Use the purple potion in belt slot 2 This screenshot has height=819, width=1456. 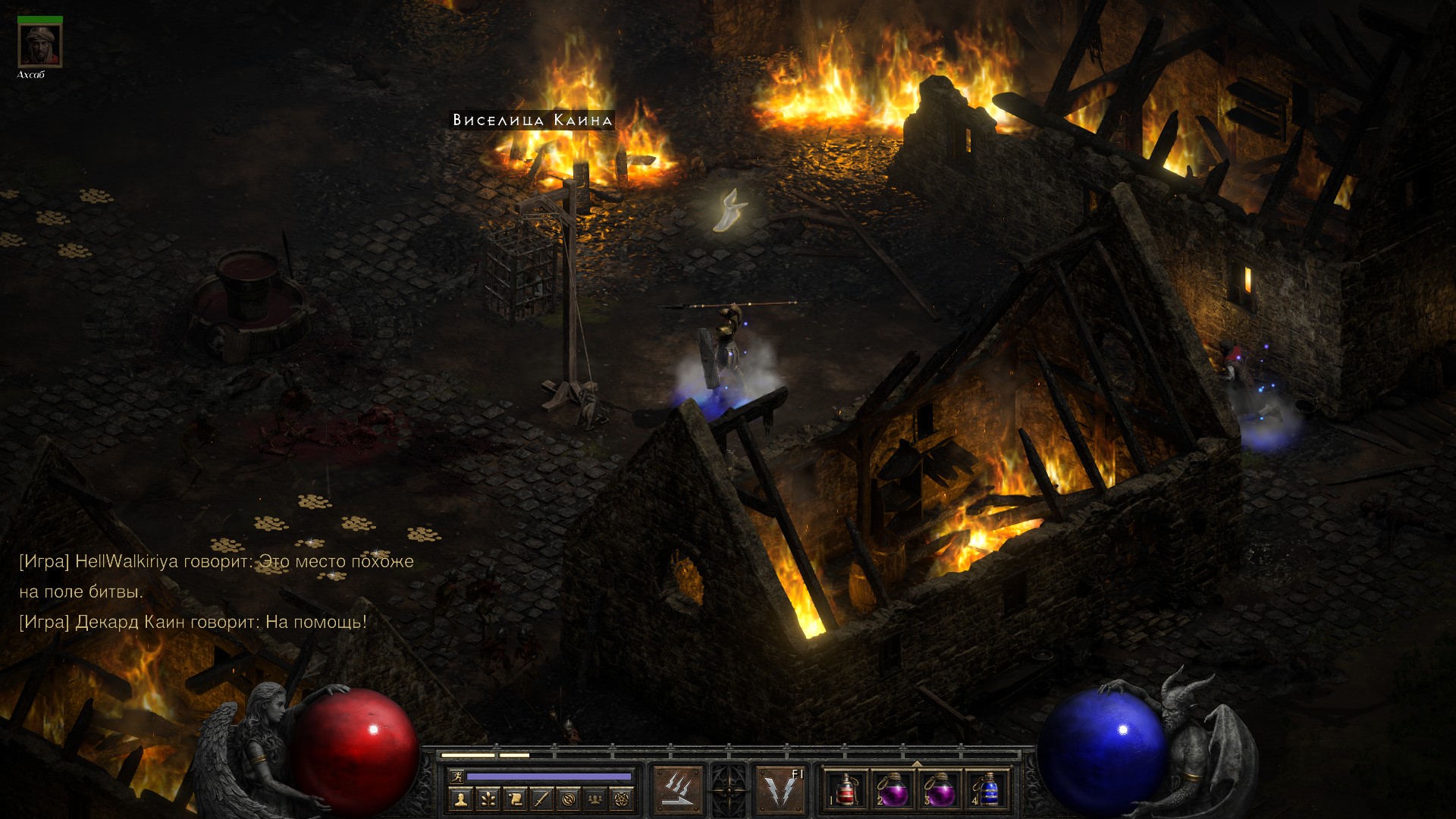(893, 789)
